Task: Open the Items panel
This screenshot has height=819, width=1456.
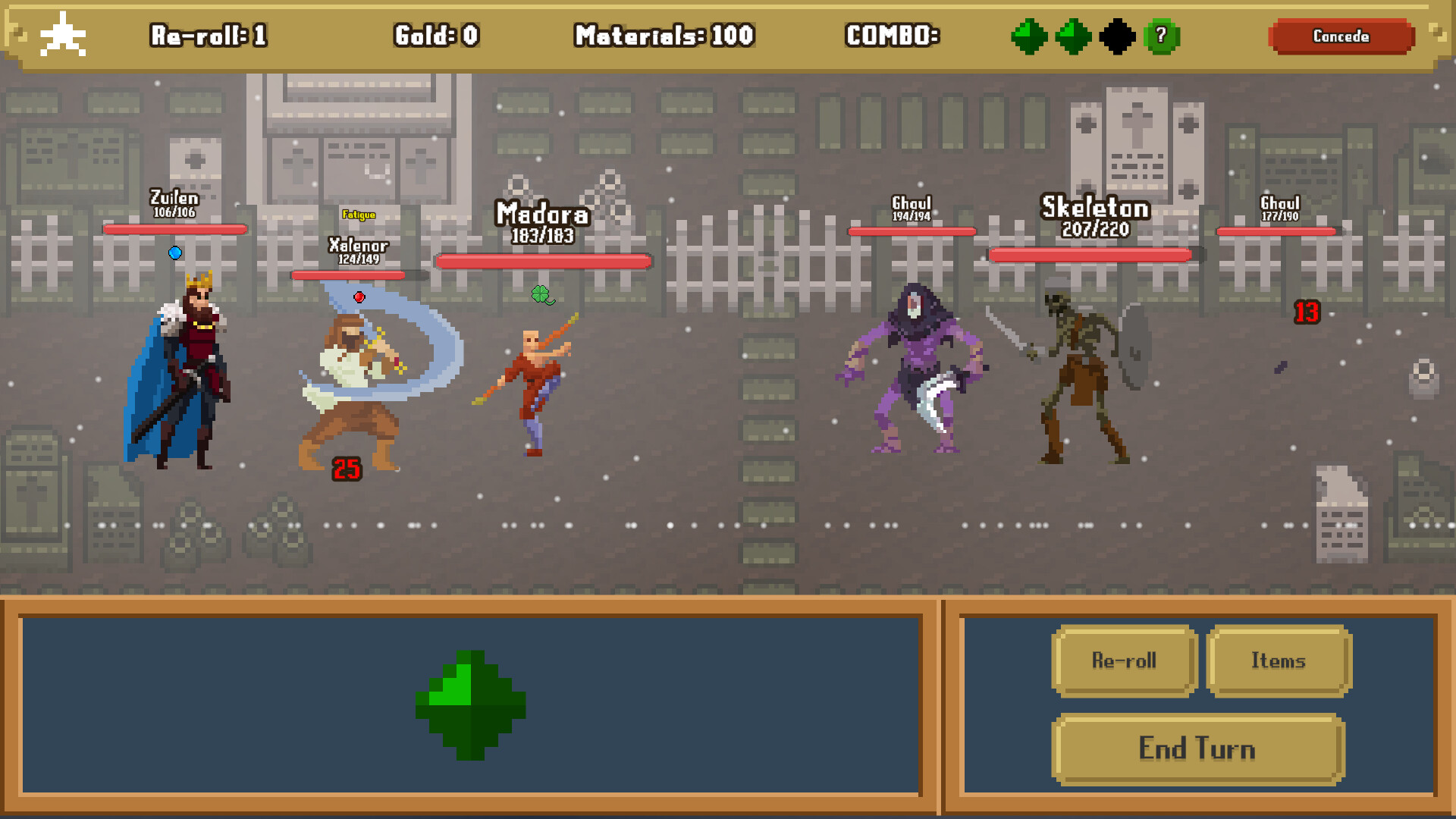Action: [x=1279, y=661]
